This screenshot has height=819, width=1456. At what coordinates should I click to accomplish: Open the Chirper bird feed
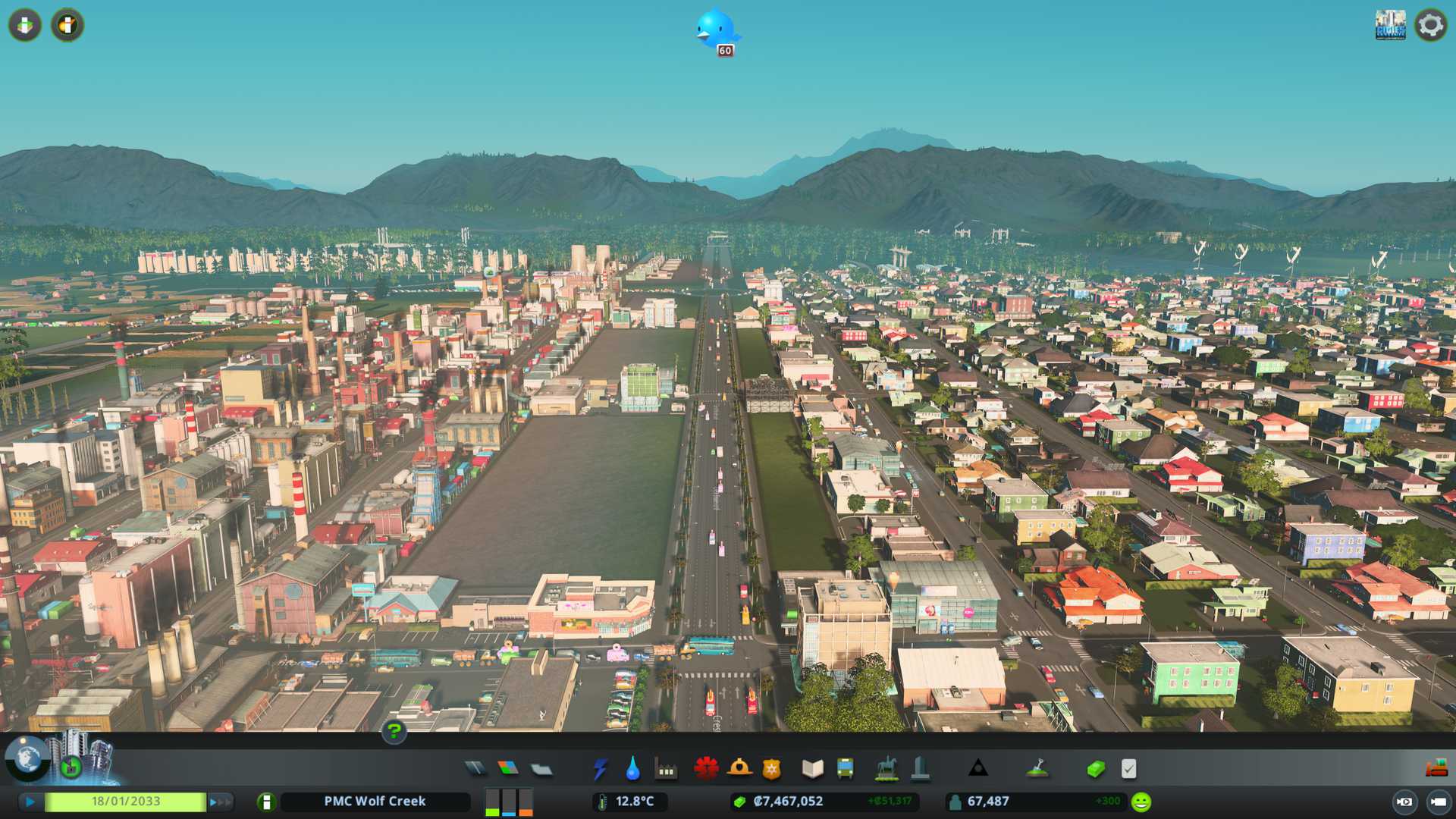pos(716,30)
